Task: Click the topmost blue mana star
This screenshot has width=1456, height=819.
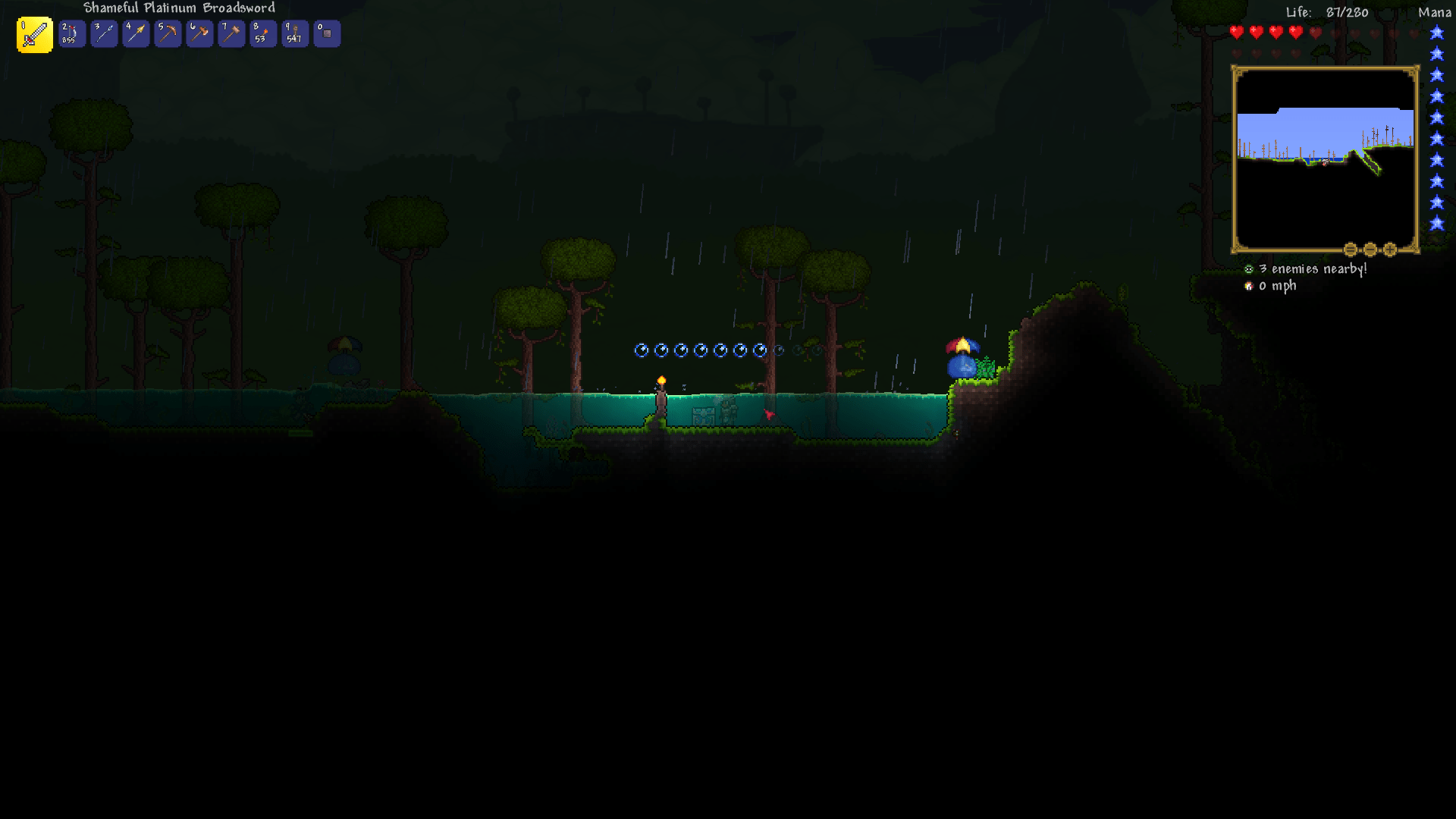Action: tap(1436, 32)
